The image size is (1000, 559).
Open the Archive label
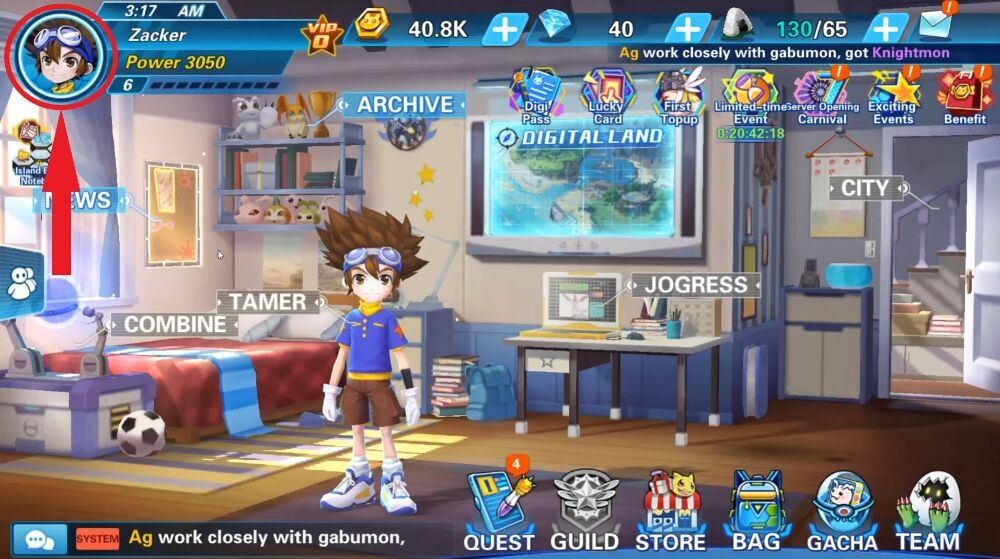point(404,105)
